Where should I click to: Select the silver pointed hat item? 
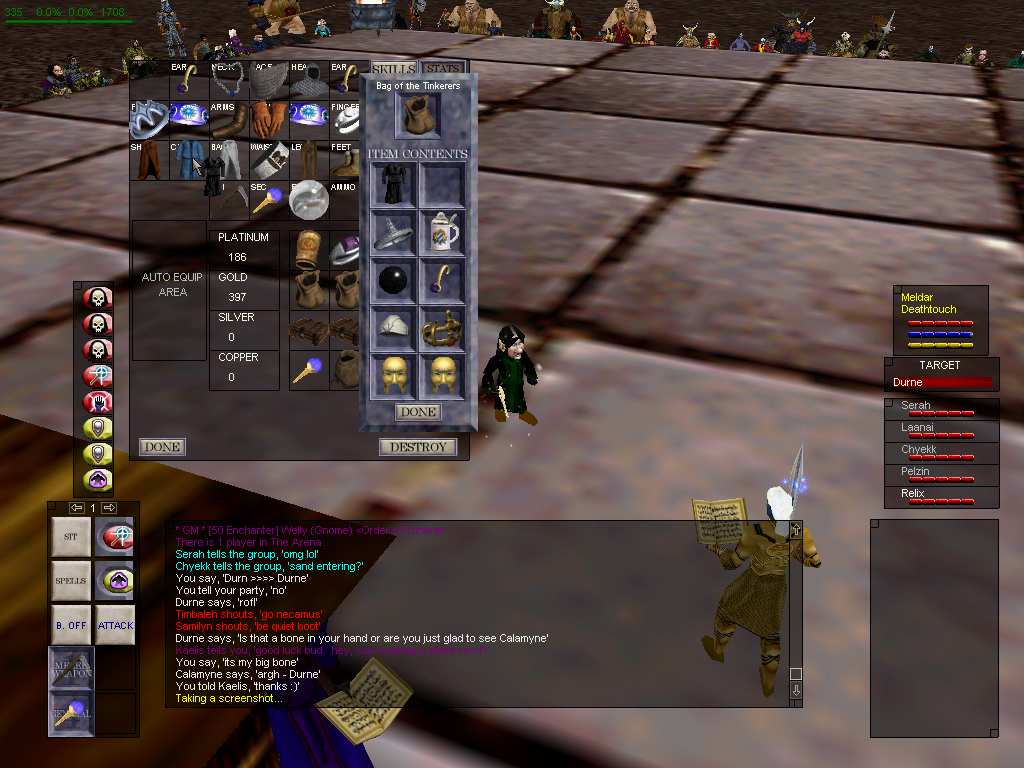pyautogui.click(x=392, y=233)
